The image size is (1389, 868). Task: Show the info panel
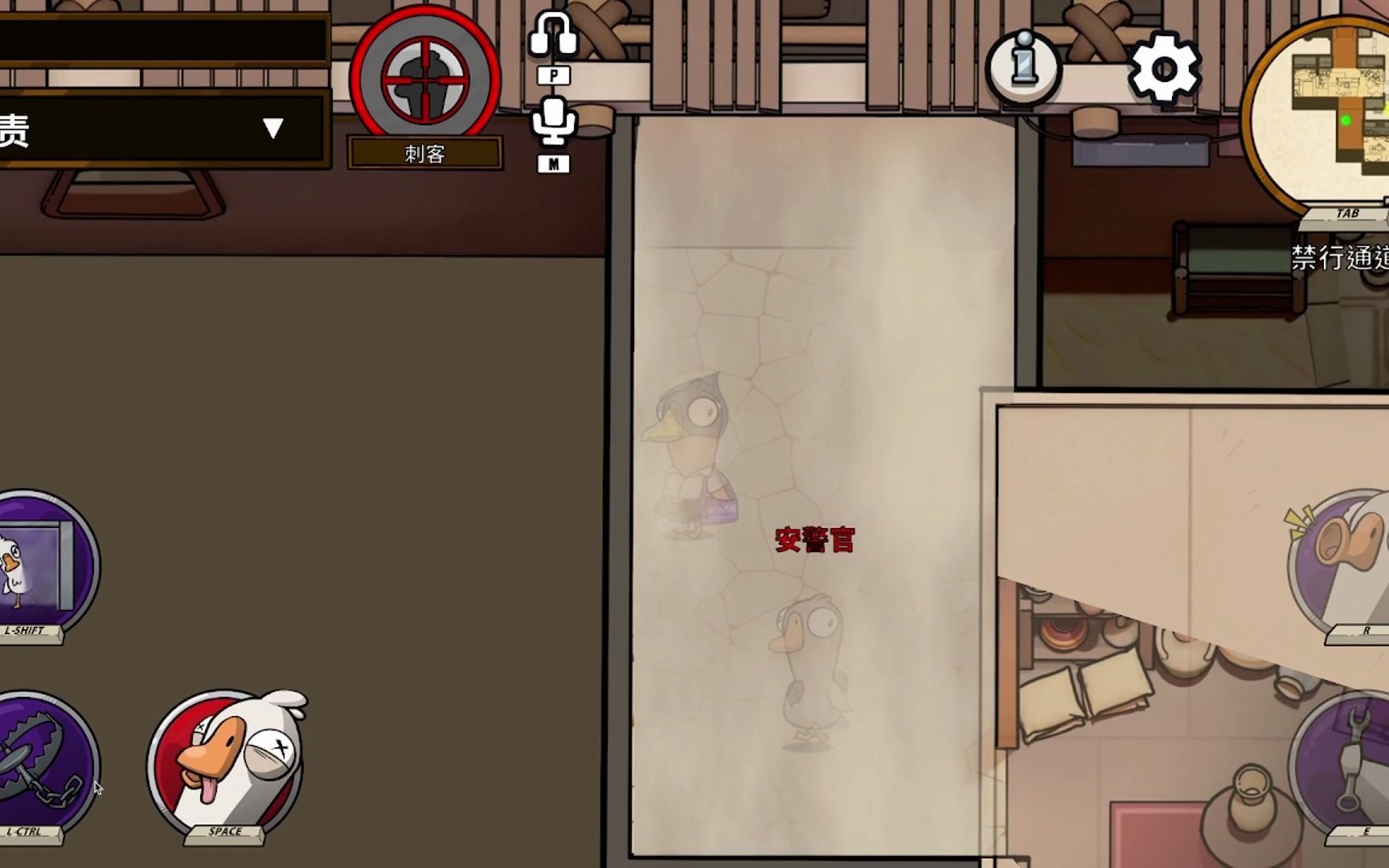coord(1023,66)
